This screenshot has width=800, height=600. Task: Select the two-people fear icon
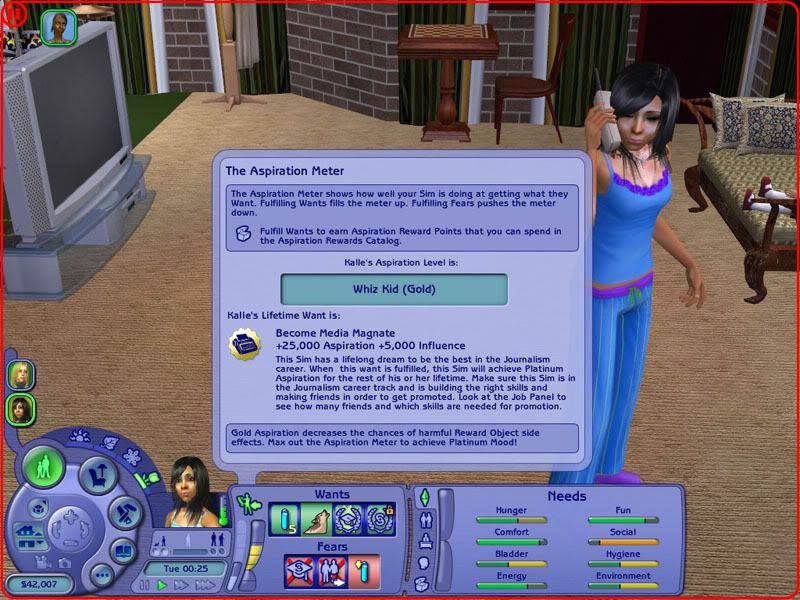click(332, 572)
